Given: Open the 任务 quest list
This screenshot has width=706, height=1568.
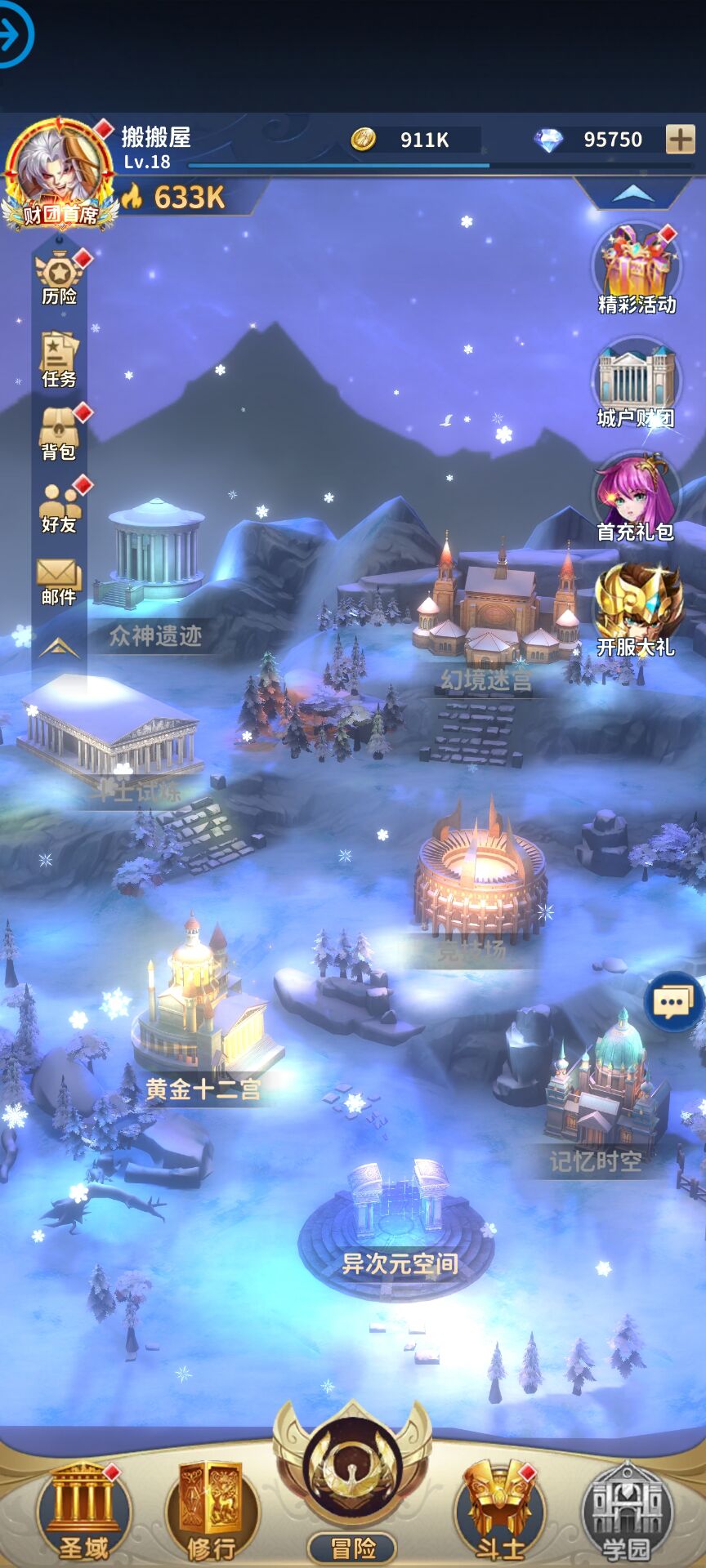Looking at the screenshot, I should pos(59,359).
